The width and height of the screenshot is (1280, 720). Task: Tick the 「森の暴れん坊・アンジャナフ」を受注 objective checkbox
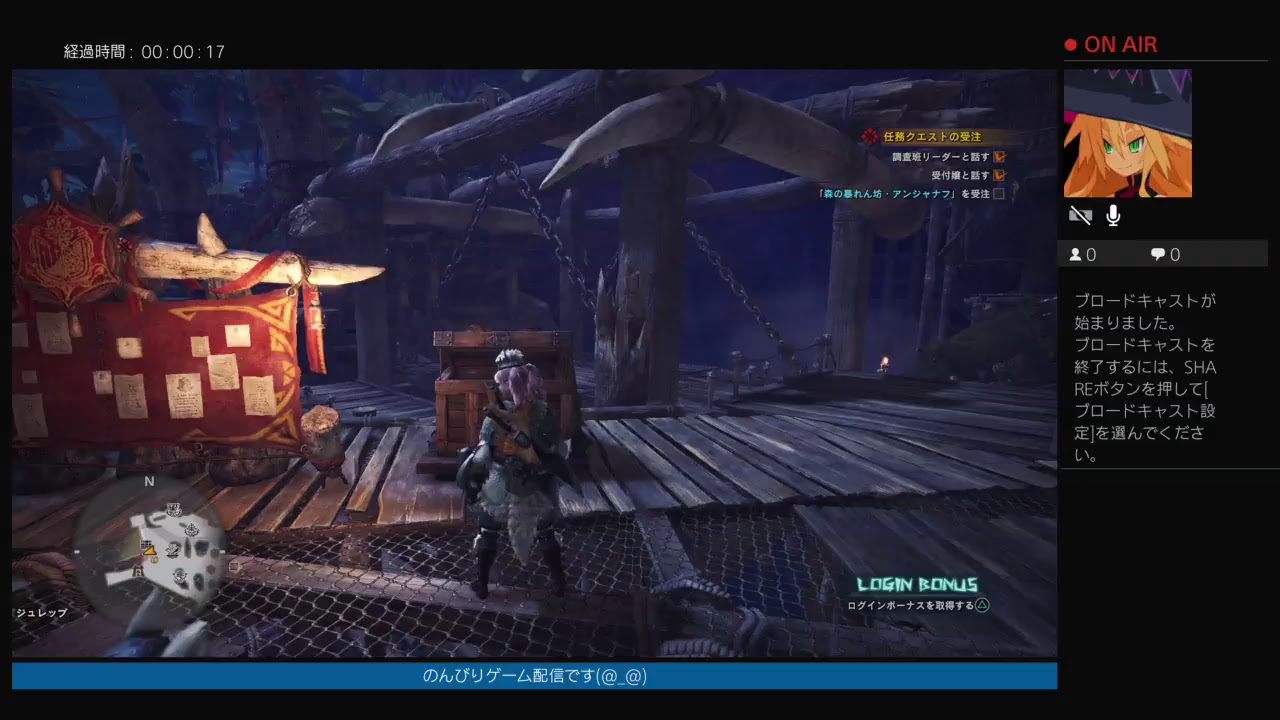click(998, 194)
